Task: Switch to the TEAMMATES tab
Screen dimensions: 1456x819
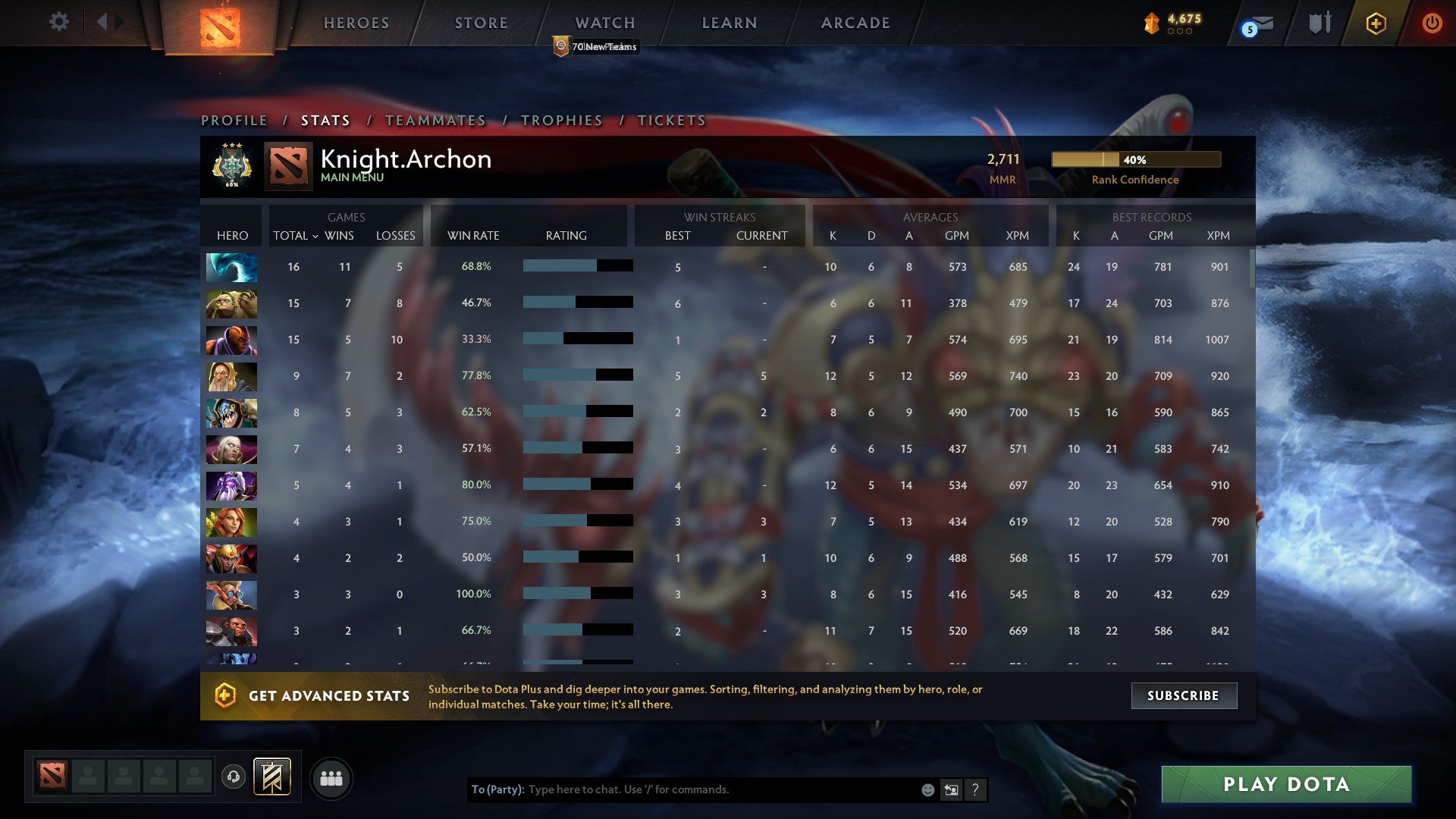Action: pos(435,120)
